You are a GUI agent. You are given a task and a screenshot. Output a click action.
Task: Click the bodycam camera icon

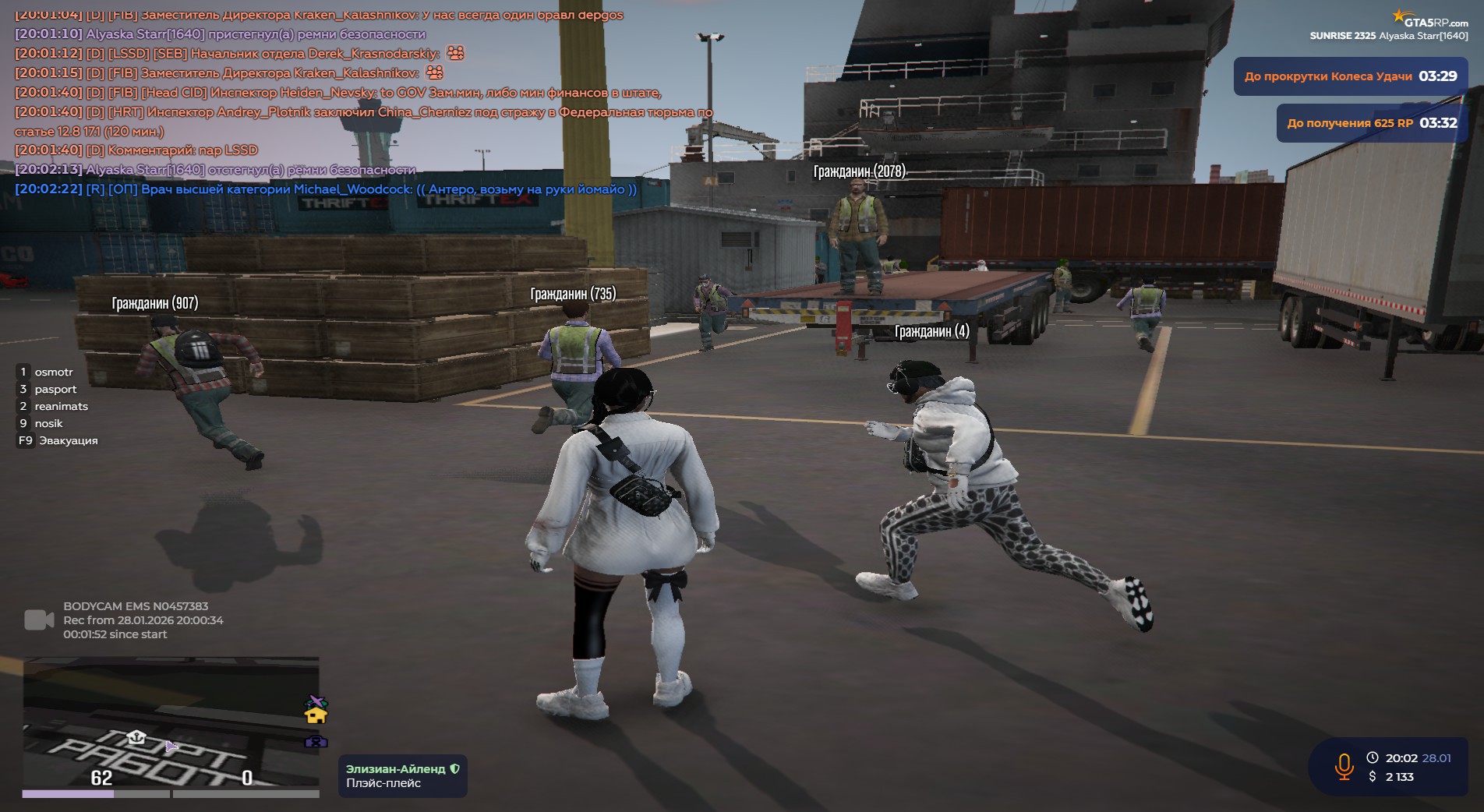click(39, 620)
